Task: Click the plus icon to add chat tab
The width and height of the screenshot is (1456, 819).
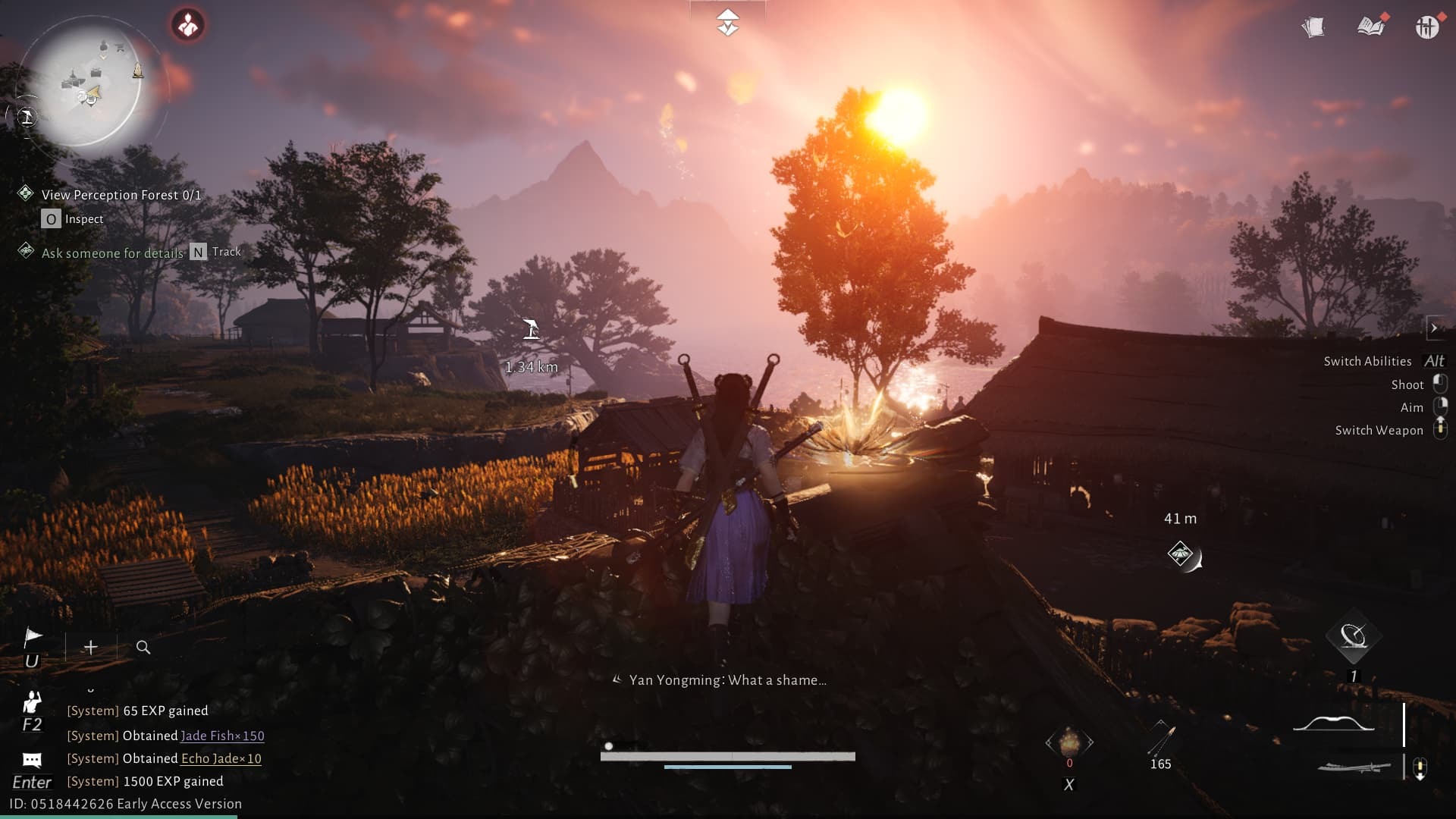Action: pyautogui.click(x=90, y=648)
